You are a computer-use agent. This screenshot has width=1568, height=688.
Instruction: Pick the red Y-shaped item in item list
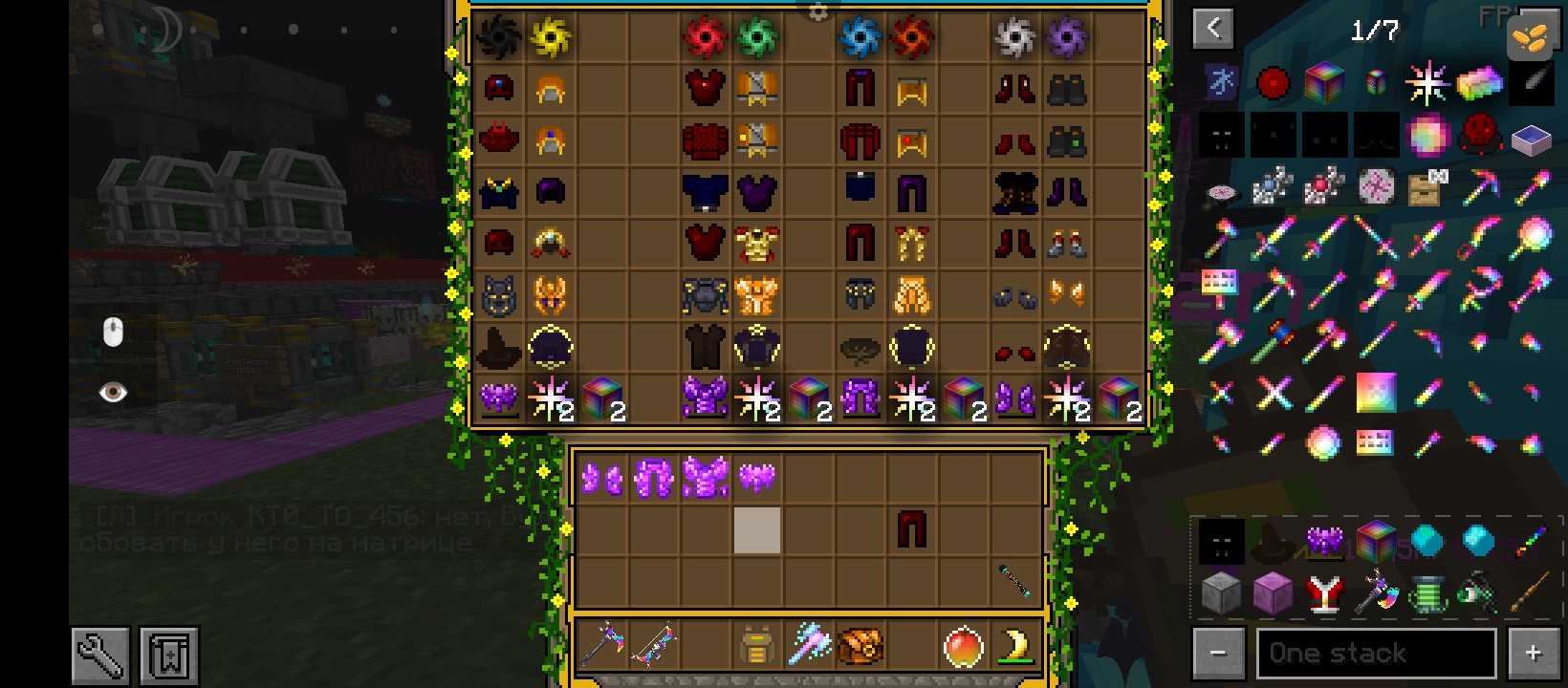(x=1324, y=594)
